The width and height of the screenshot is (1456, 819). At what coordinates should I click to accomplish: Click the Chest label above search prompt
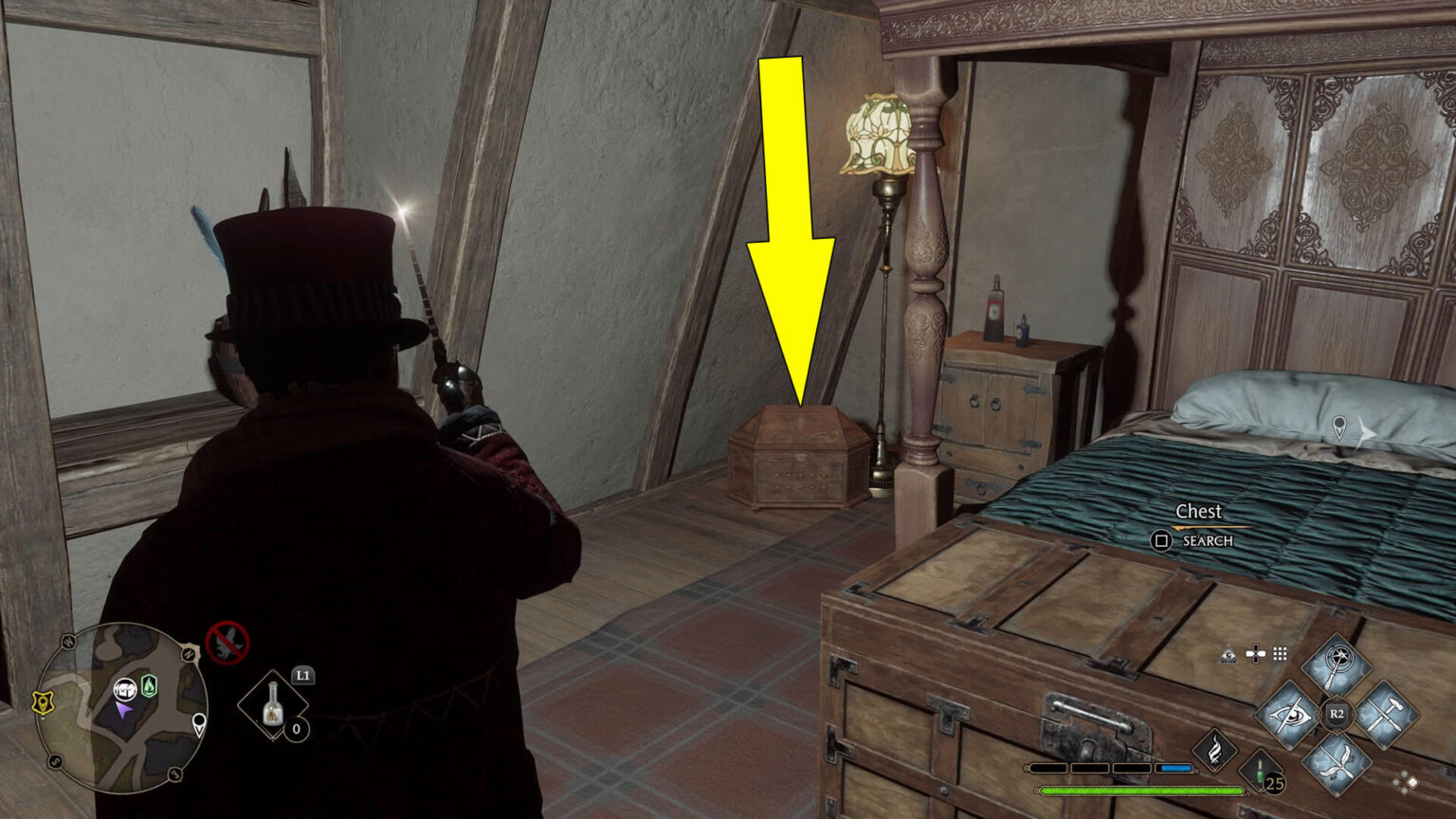(1200, 511)
